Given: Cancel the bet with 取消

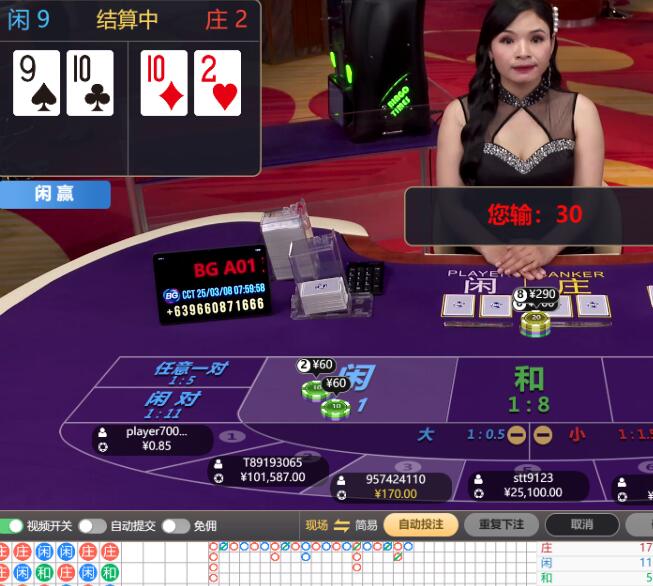Looking at the screenshot, I should [581, 525].
